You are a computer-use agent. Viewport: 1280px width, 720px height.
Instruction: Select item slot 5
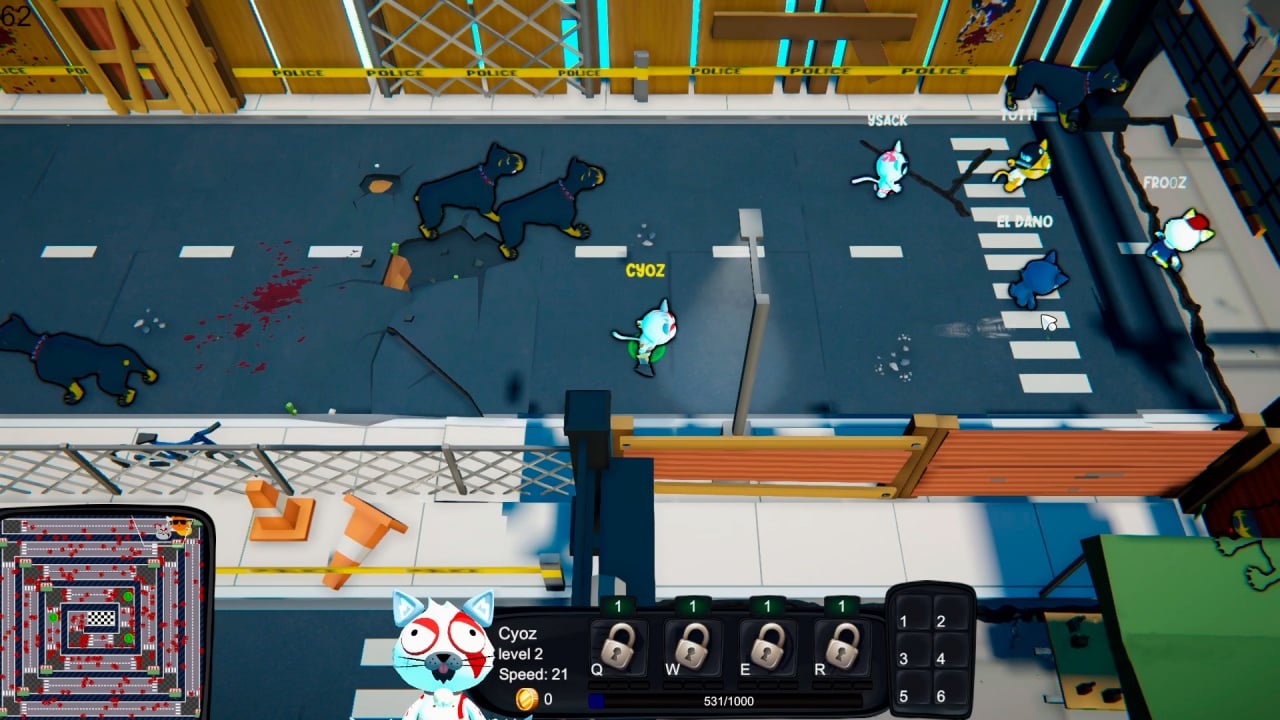point(903,697)
